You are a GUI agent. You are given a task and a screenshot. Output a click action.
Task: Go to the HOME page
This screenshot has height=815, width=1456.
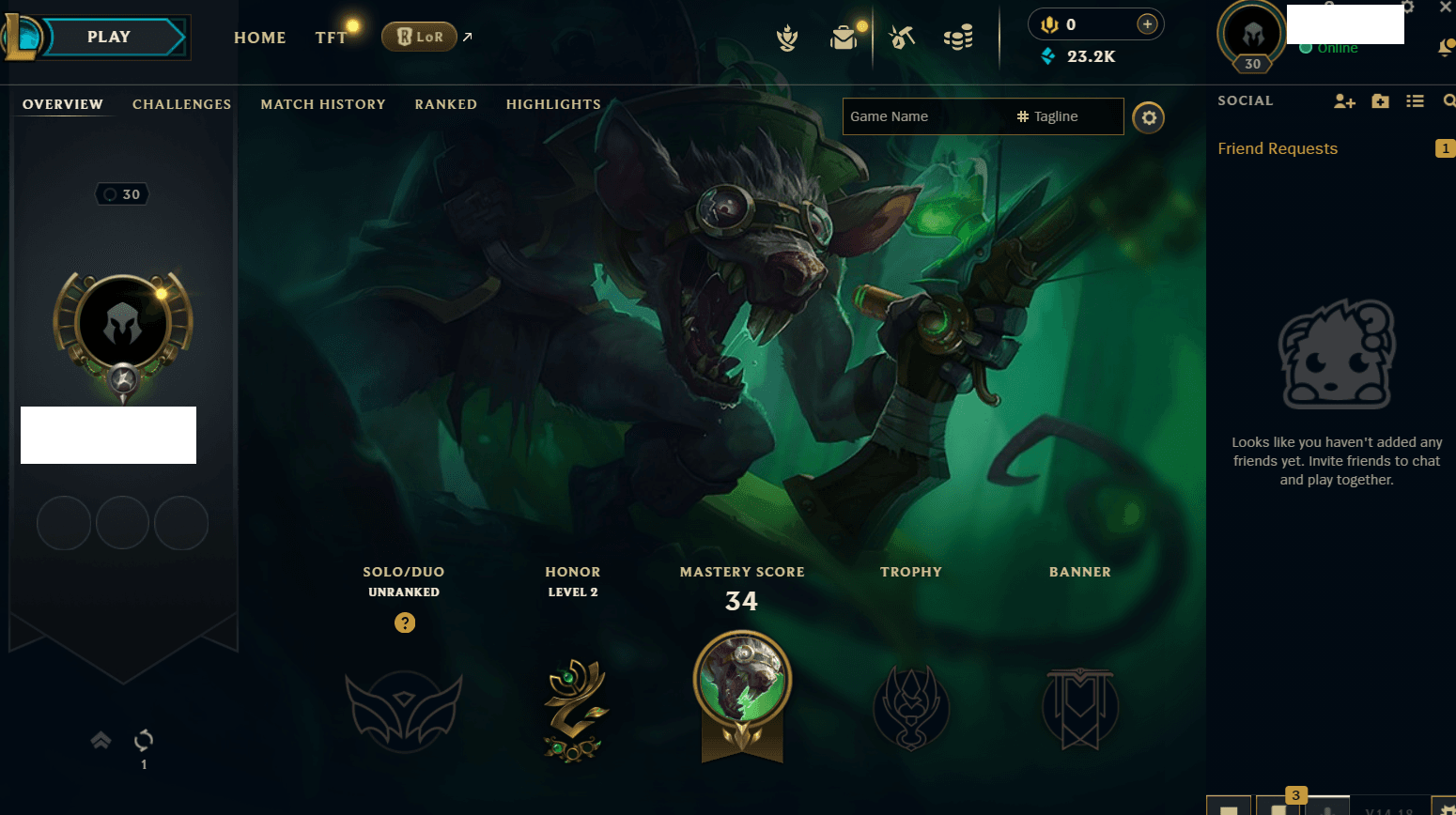coord(259,38)
